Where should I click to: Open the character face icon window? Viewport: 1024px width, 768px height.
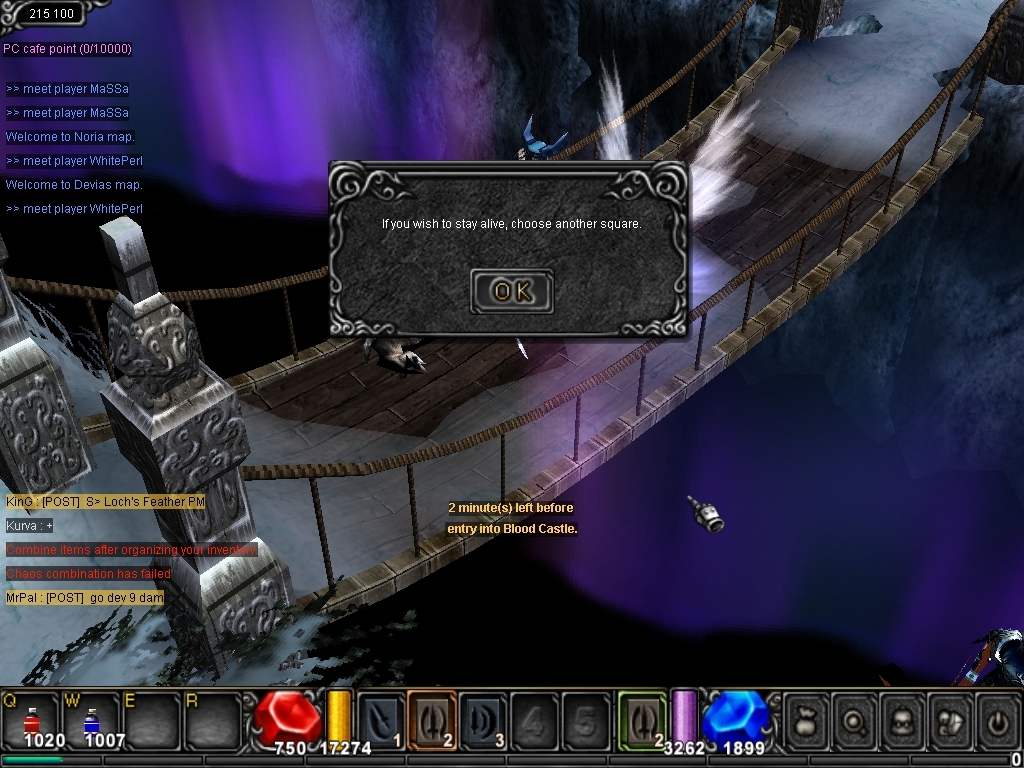[x=903, y=720]
